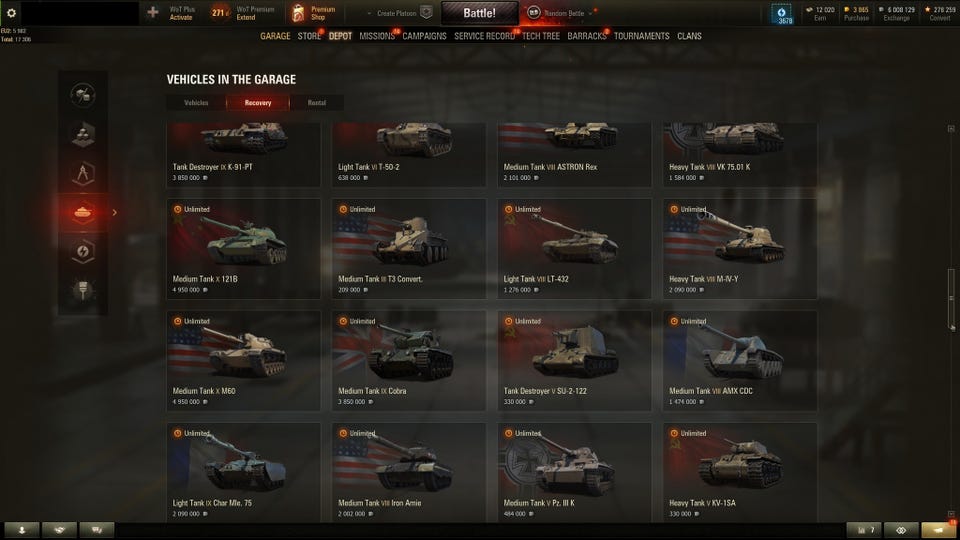Go to the Garage screen
This screenshot has height=540, width=960.
pyautogui.click(x=275, y=36)
